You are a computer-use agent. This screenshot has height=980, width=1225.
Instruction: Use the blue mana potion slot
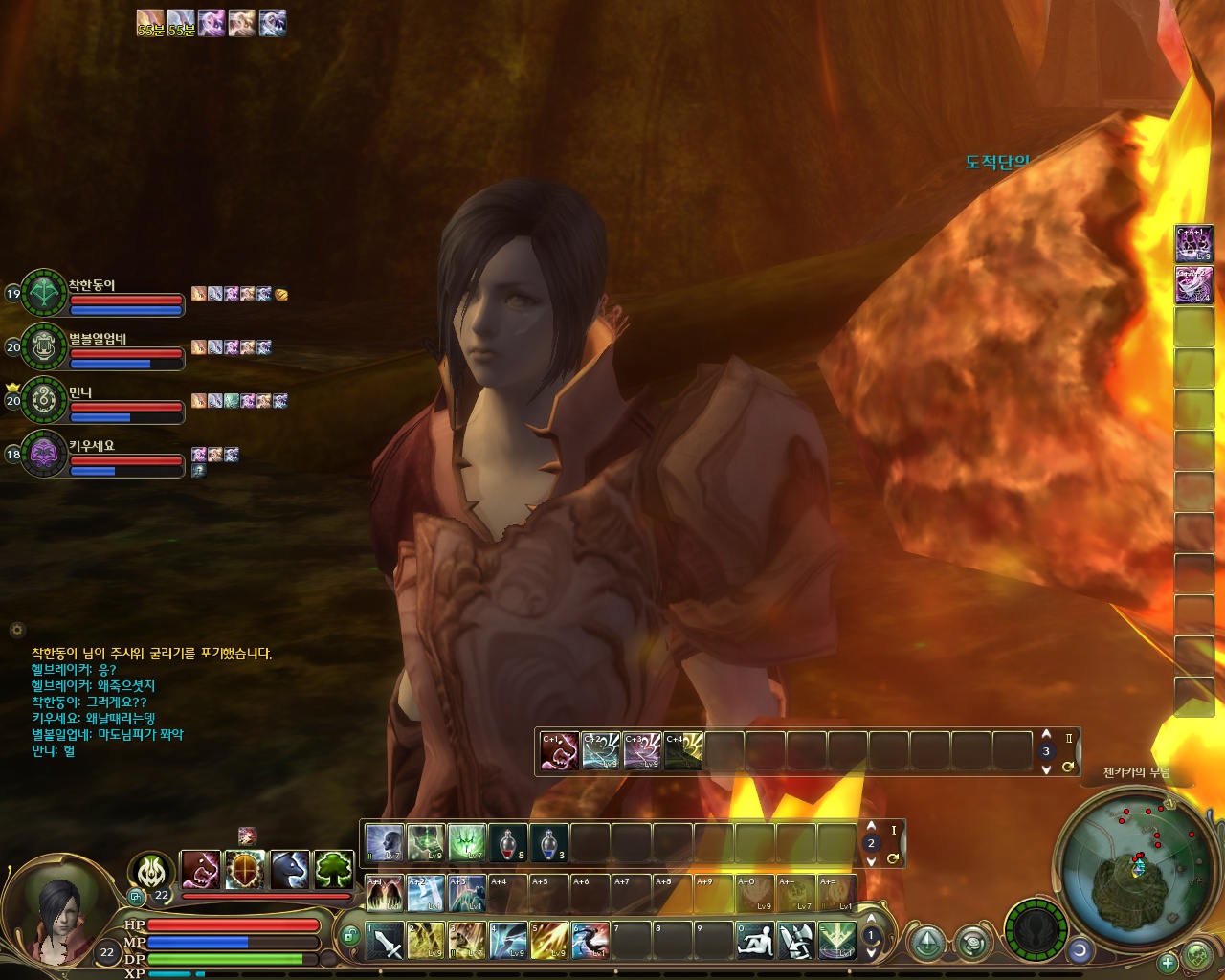548,843
